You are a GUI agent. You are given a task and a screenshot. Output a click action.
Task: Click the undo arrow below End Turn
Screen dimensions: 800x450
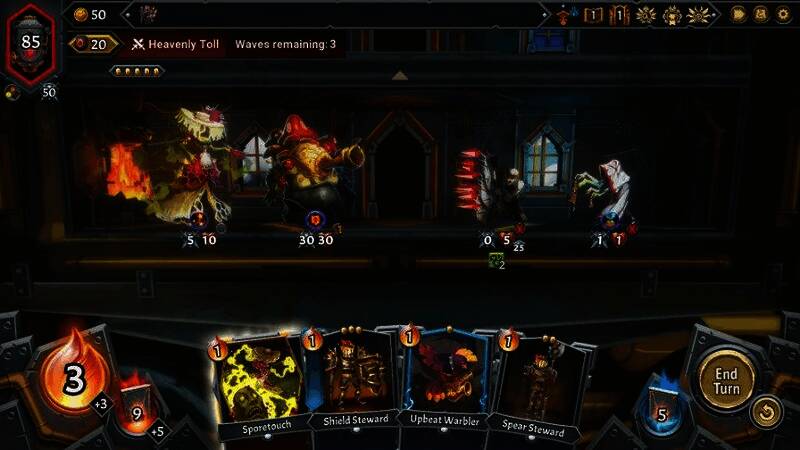[765, 412]
